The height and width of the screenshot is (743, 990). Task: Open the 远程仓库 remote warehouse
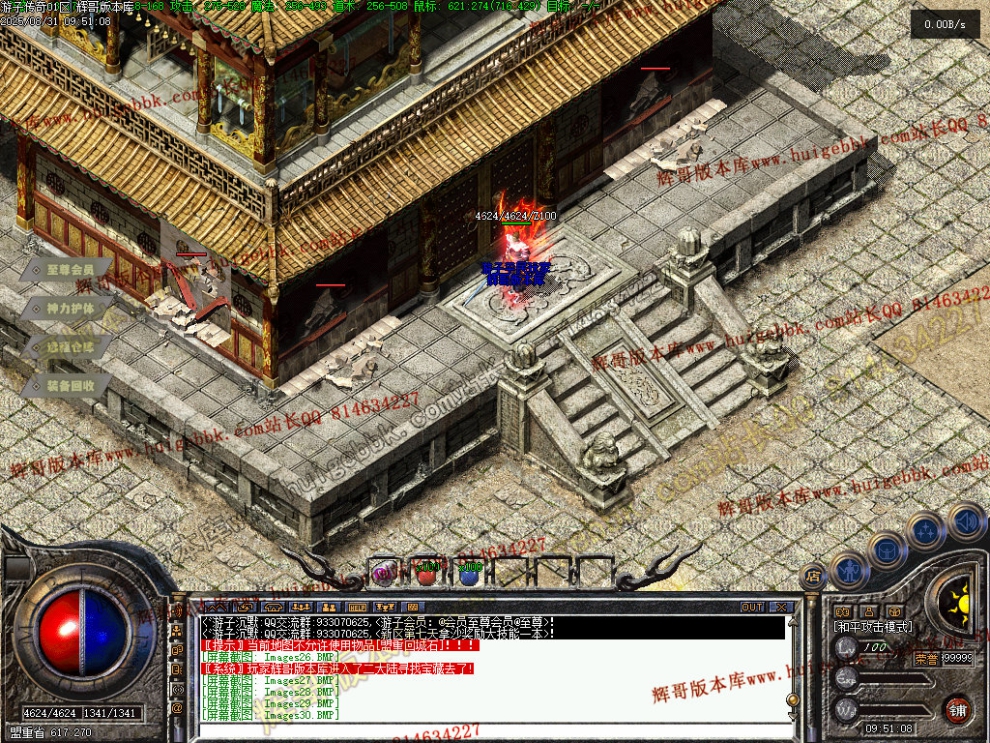(68, 347)
